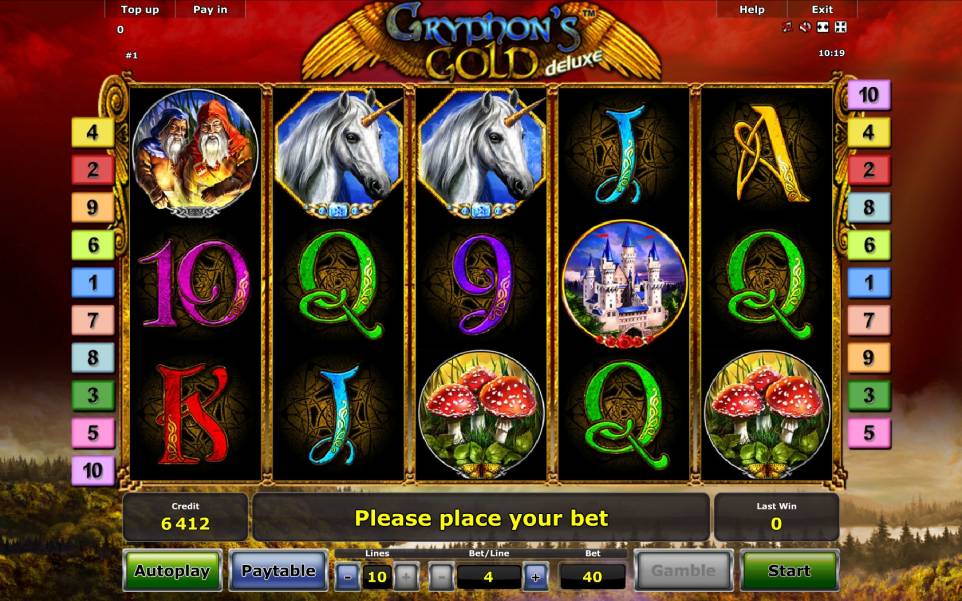Increase the number of Lines
The height and width of the screenshot is (601, 962).
405,576
